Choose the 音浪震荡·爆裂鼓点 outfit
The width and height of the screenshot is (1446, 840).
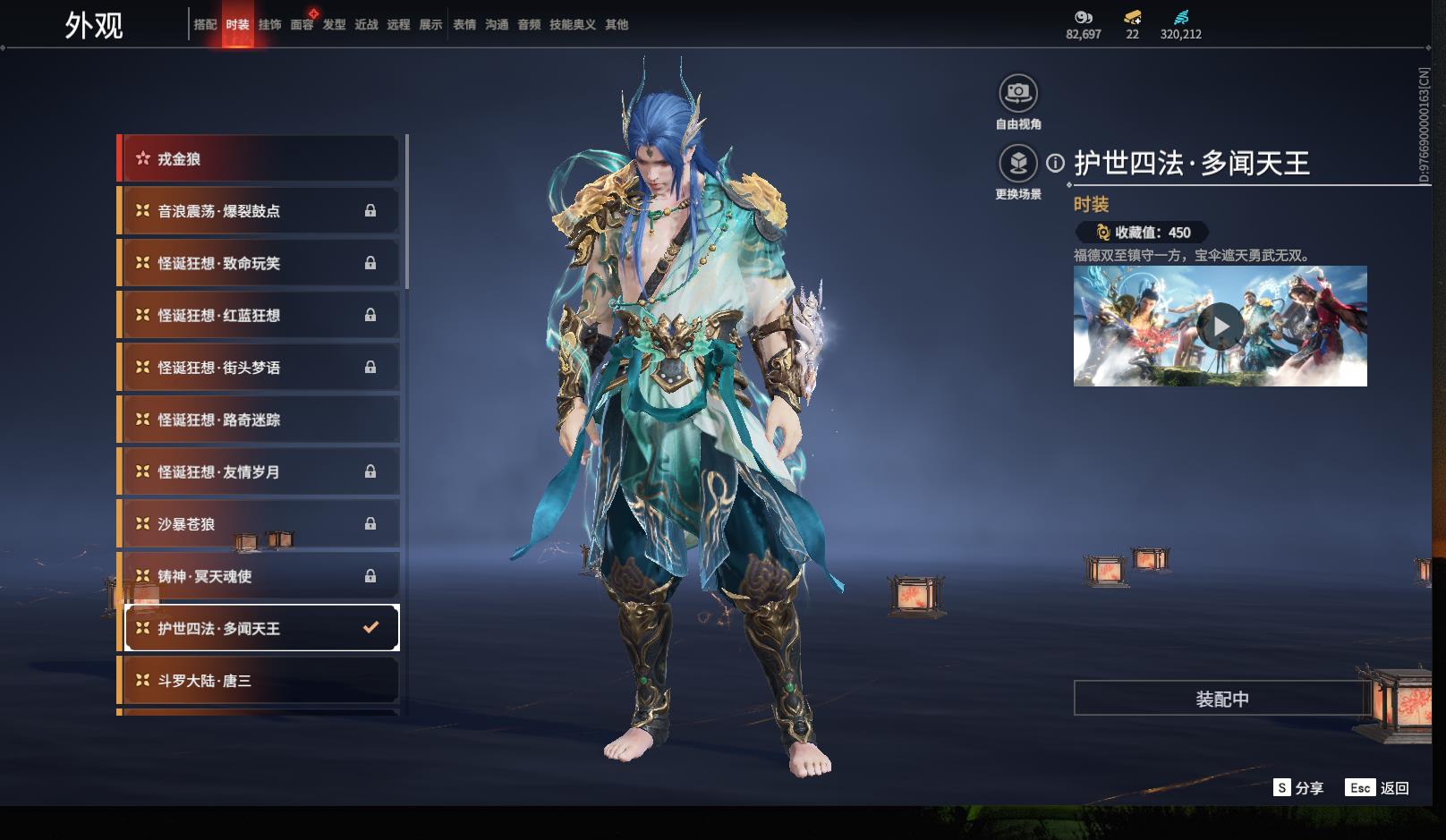tap(259, 211)
